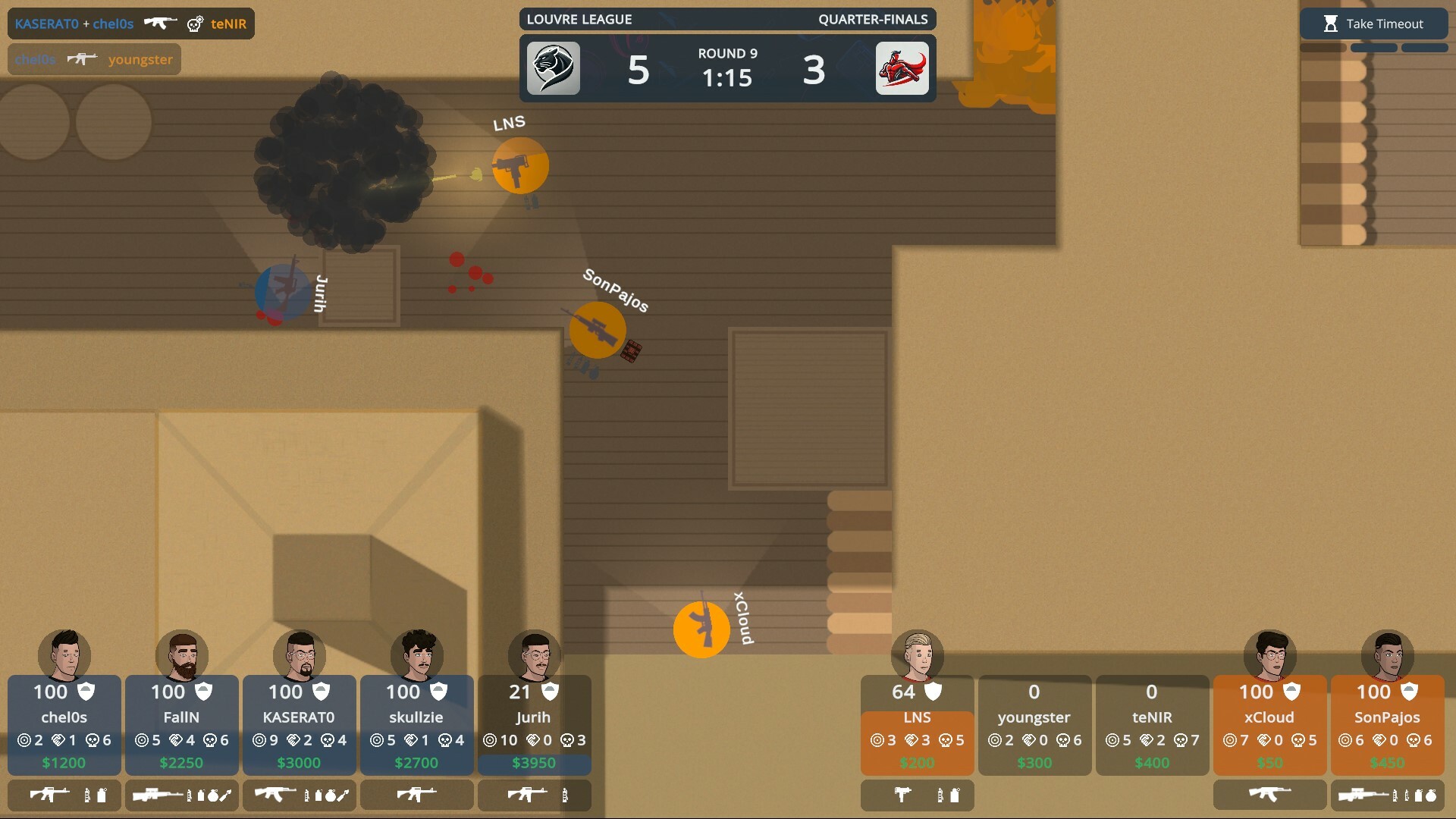
Task: Click the skull icon in the kill feed
Action: [x=195, y=24]
